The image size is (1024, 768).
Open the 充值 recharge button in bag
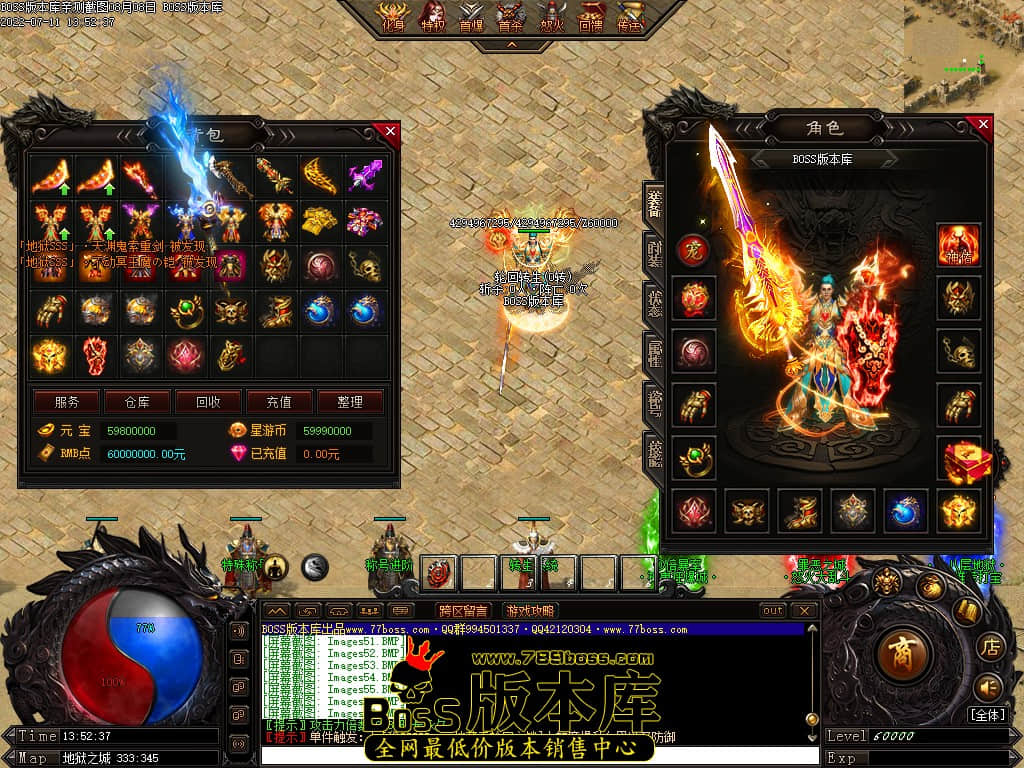(279, 402)
